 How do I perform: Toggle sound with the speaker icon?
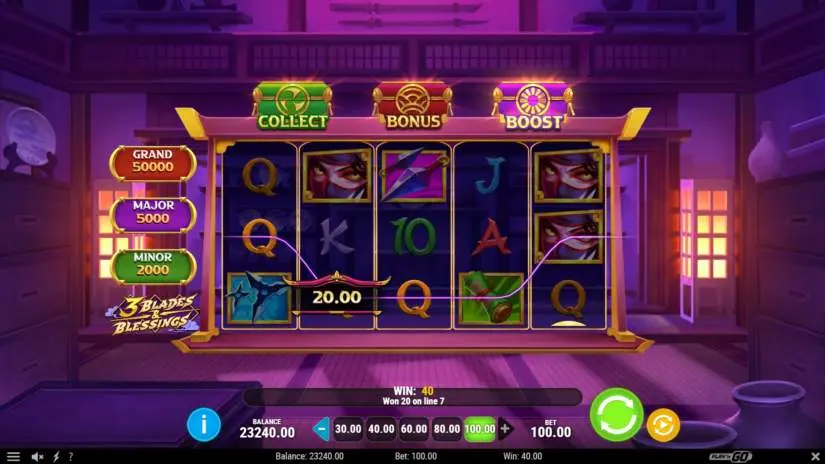pos(37,457)
